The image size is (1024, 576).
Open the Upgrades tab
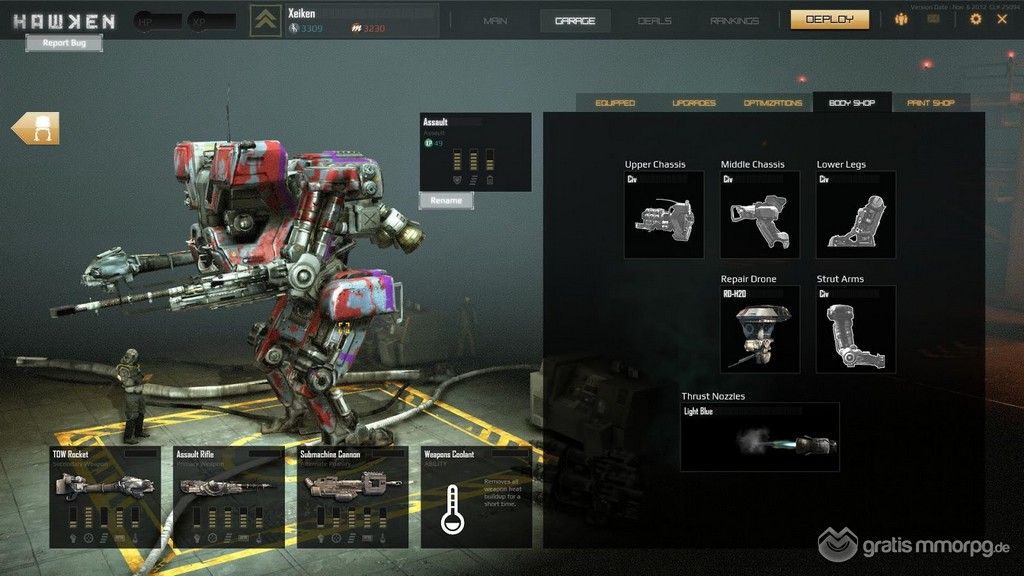click(694, 103)
